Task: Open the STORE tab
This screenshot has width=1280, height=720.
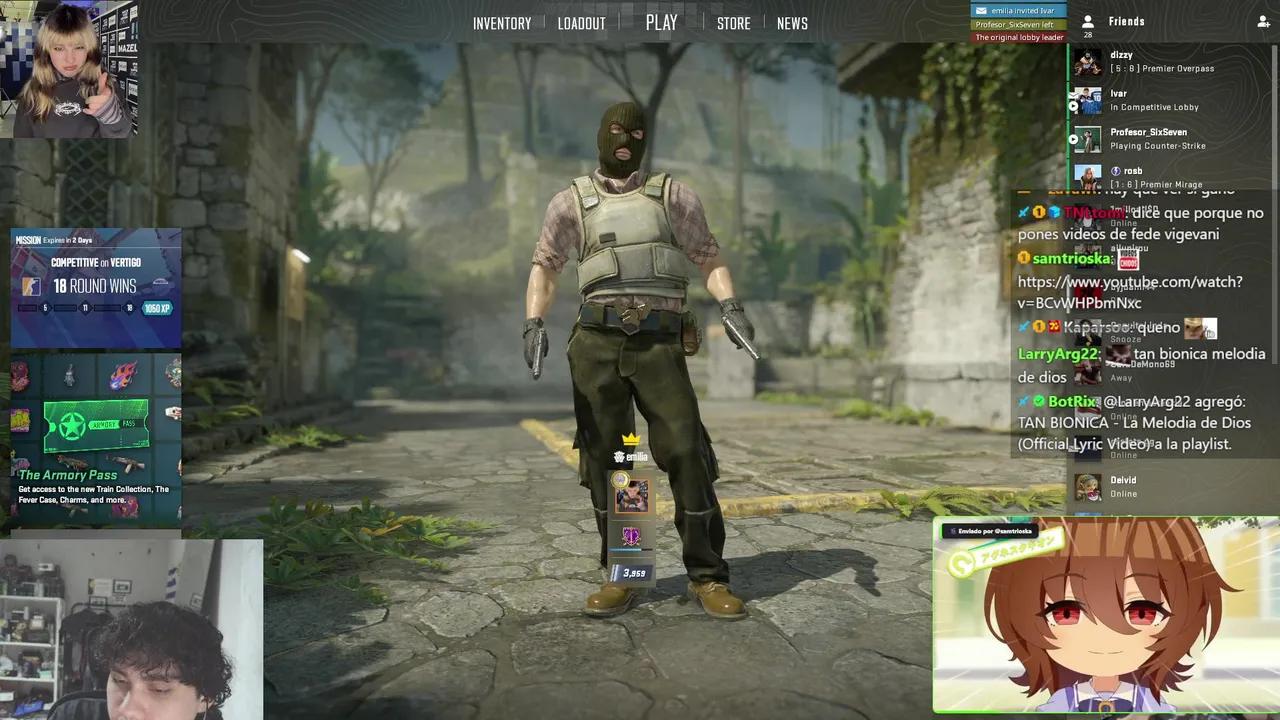Action: point(734,22)
